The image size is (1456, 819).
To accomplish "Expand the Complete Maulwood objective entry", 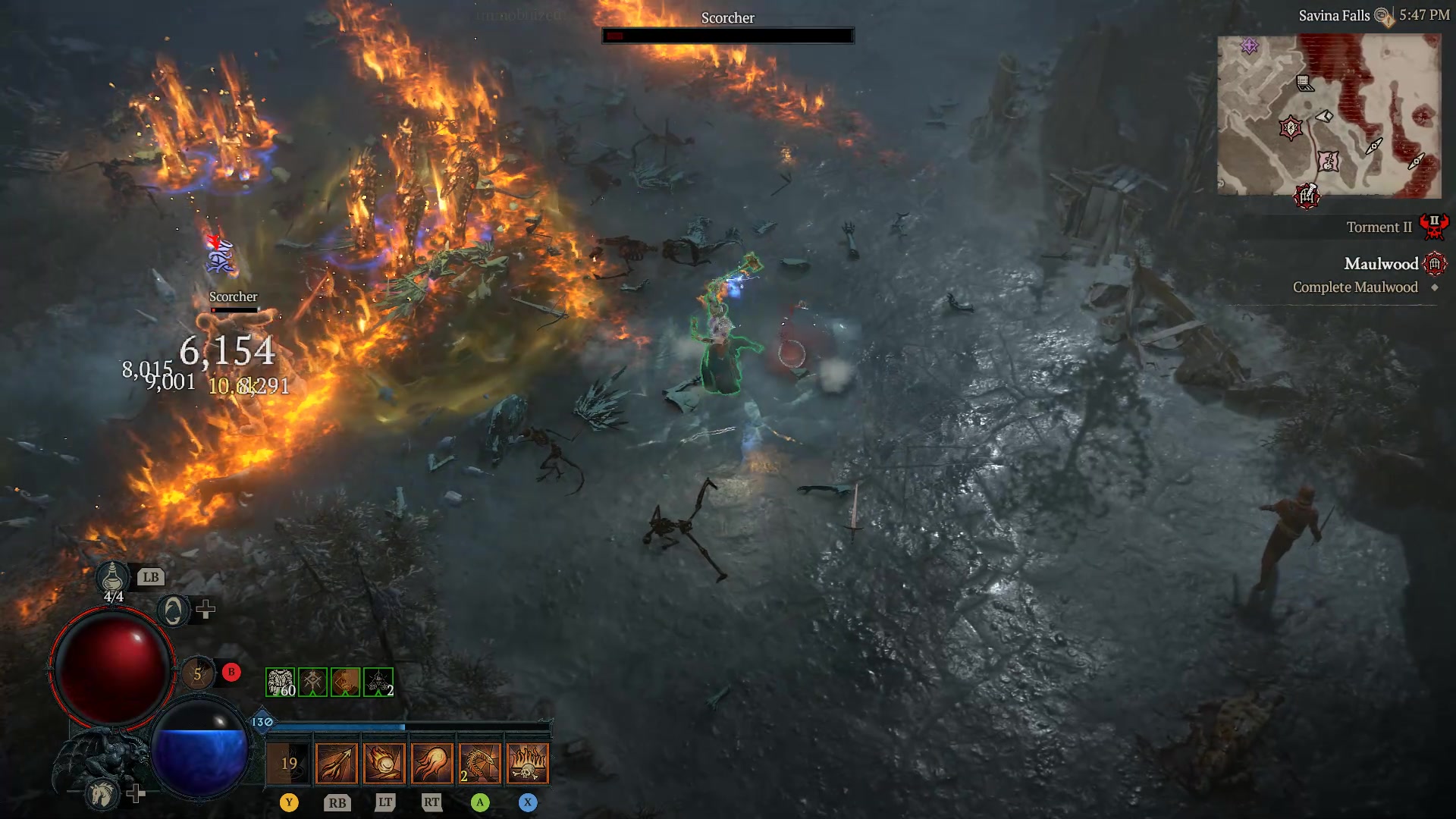I will click(x=1355, y=286).
